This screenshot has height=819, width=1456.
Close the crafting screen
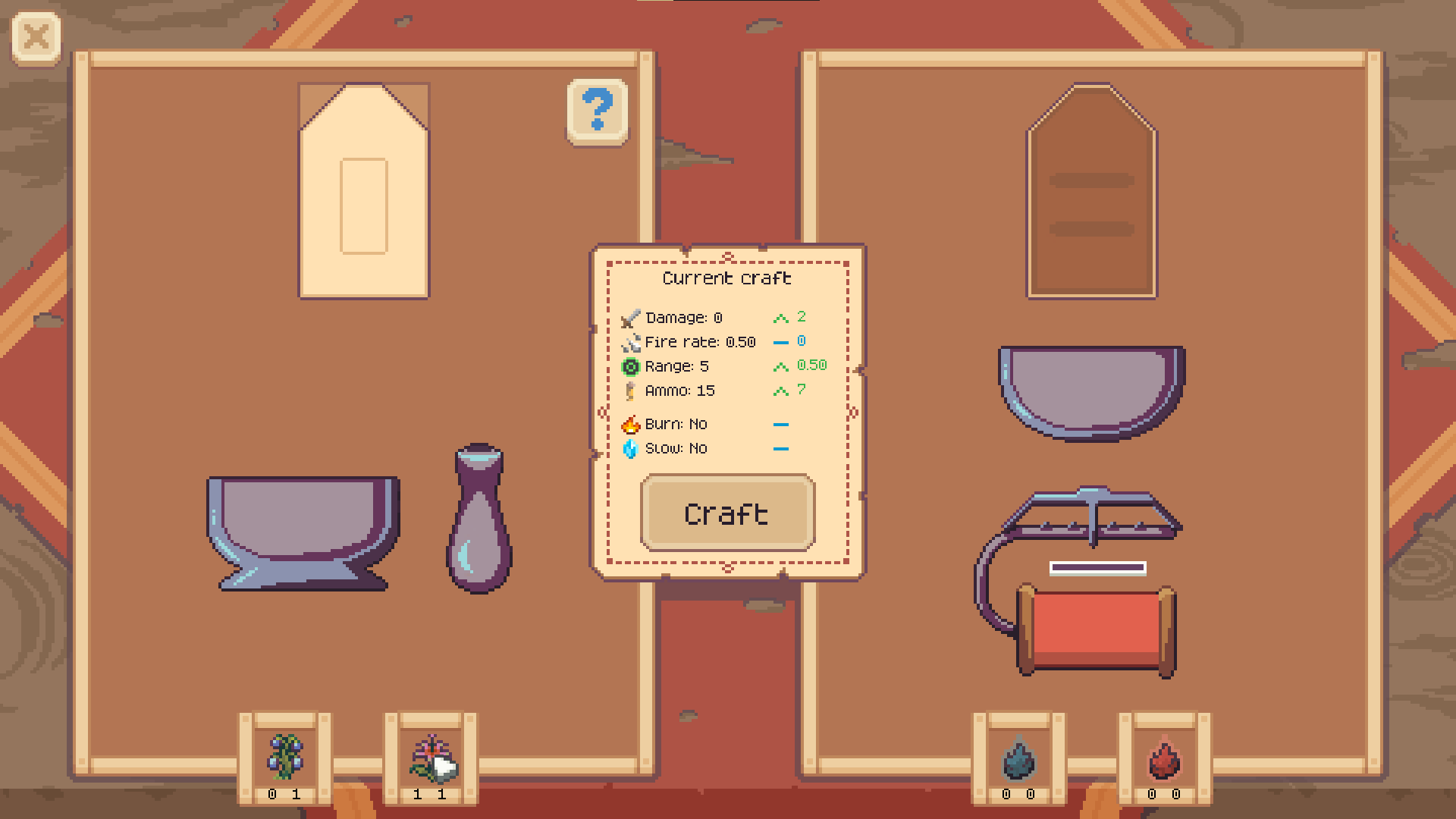36,36
